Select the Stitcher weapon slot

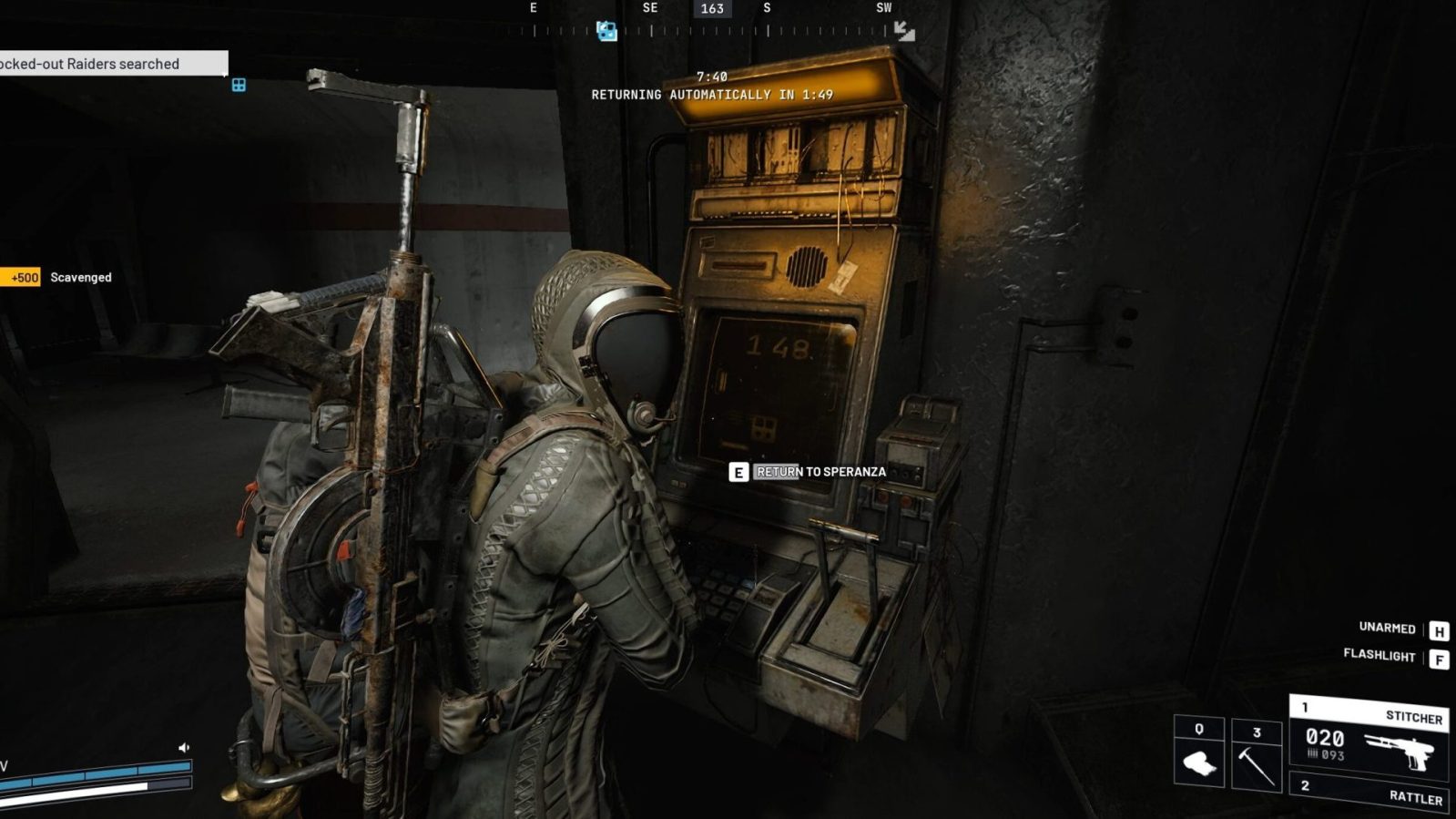click(x=1368, y=736)
